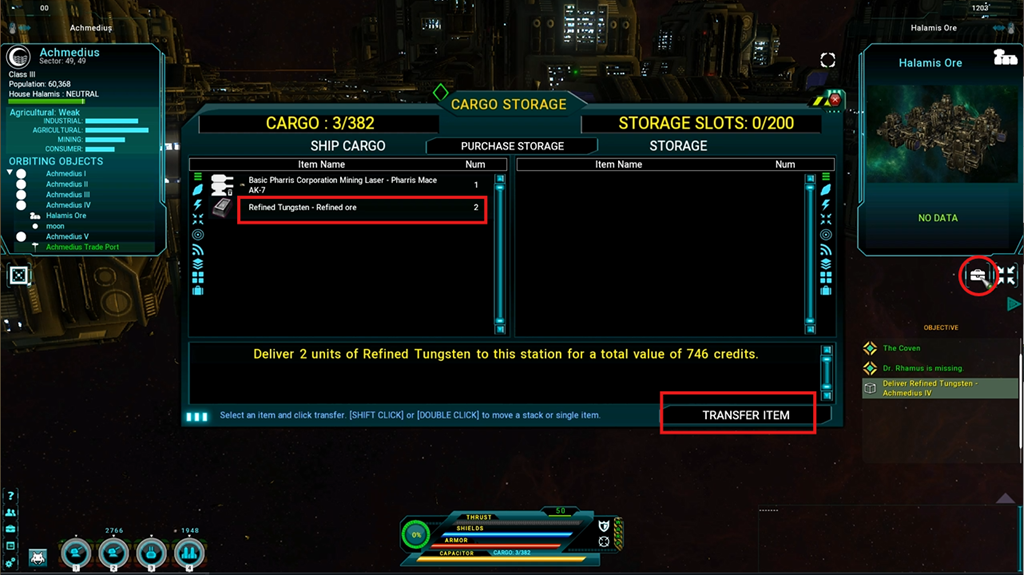The width and height of the screenshot is (1024, 575).
Task: Click the Transfer Item button
Action: [745, 415]
